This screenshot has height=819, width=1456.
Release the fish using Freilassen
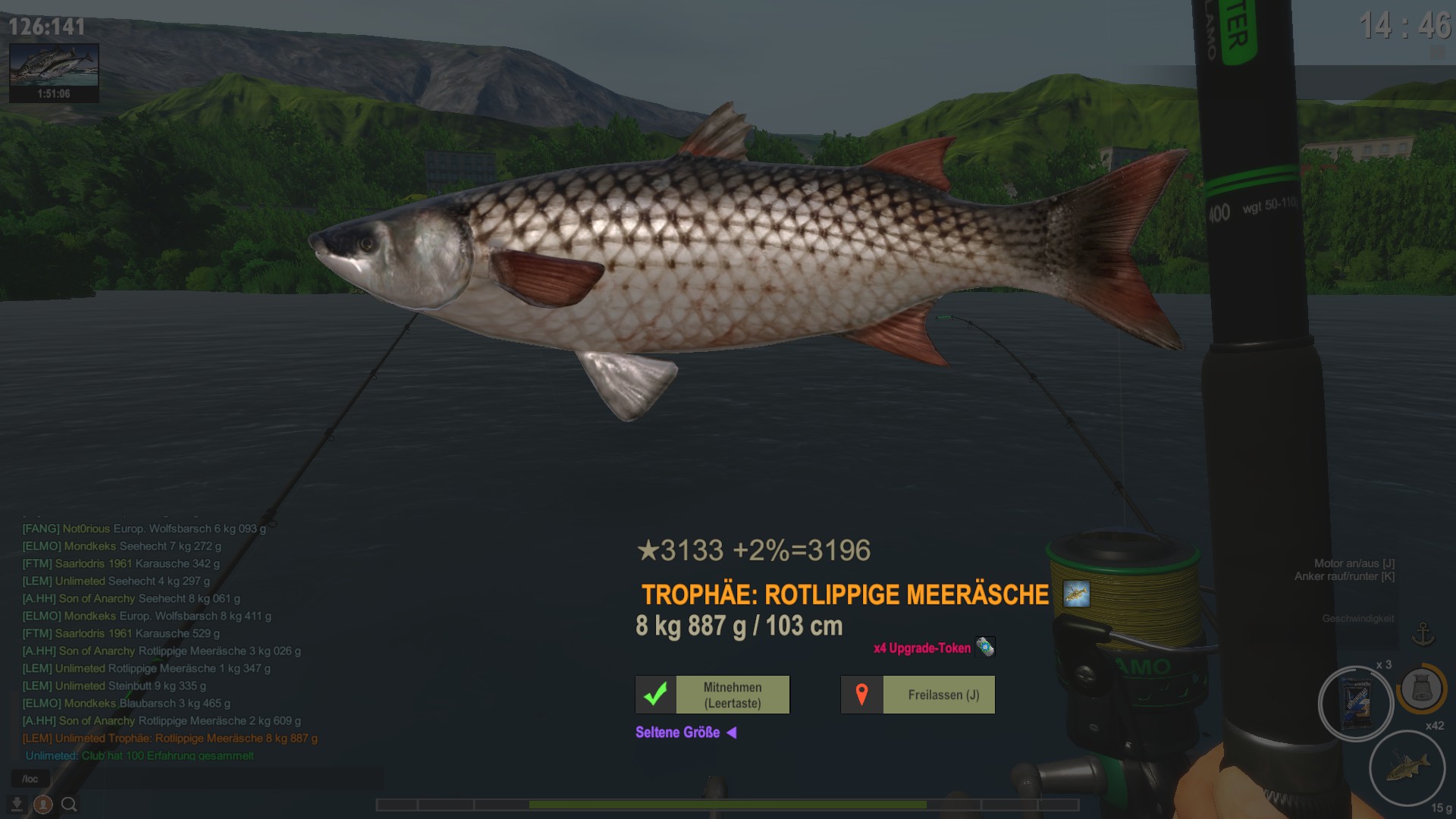[918, 695]
